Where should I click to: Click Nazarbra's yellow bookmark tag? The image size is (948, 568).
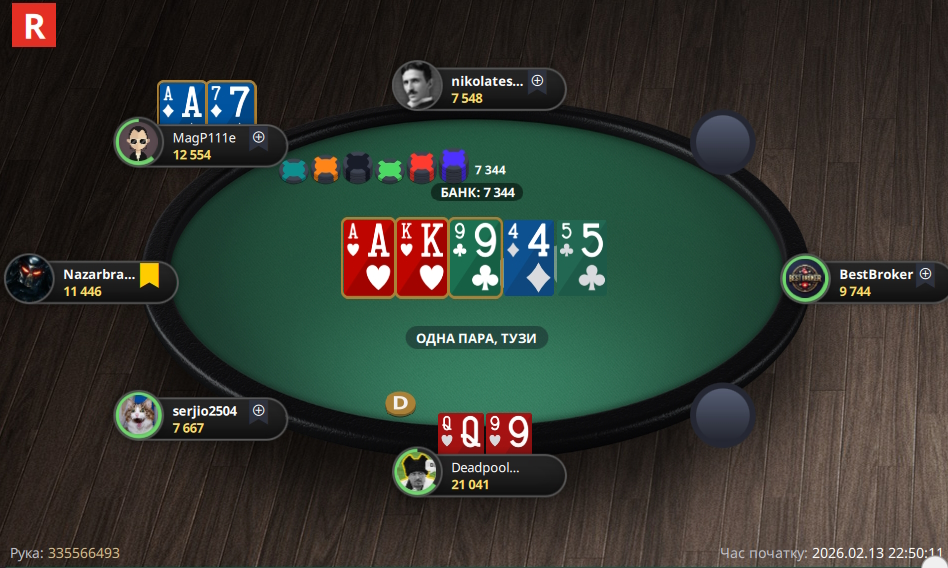pos(150,274)
